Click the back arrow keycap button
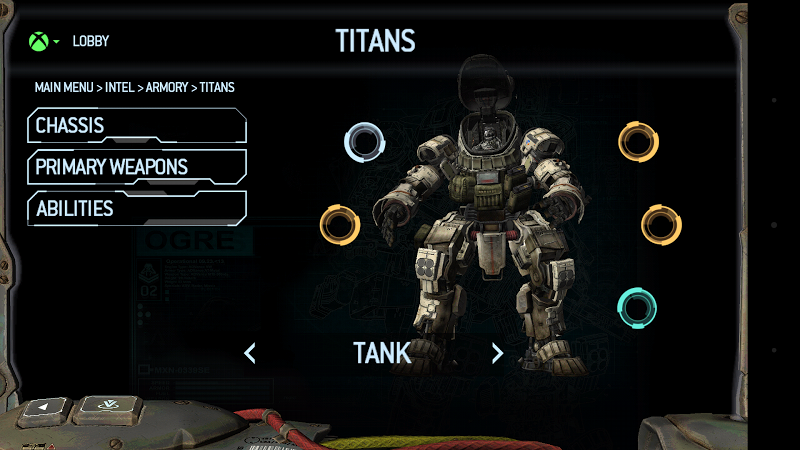The height and width of the screenshot is (450, 800). (44, 408)
